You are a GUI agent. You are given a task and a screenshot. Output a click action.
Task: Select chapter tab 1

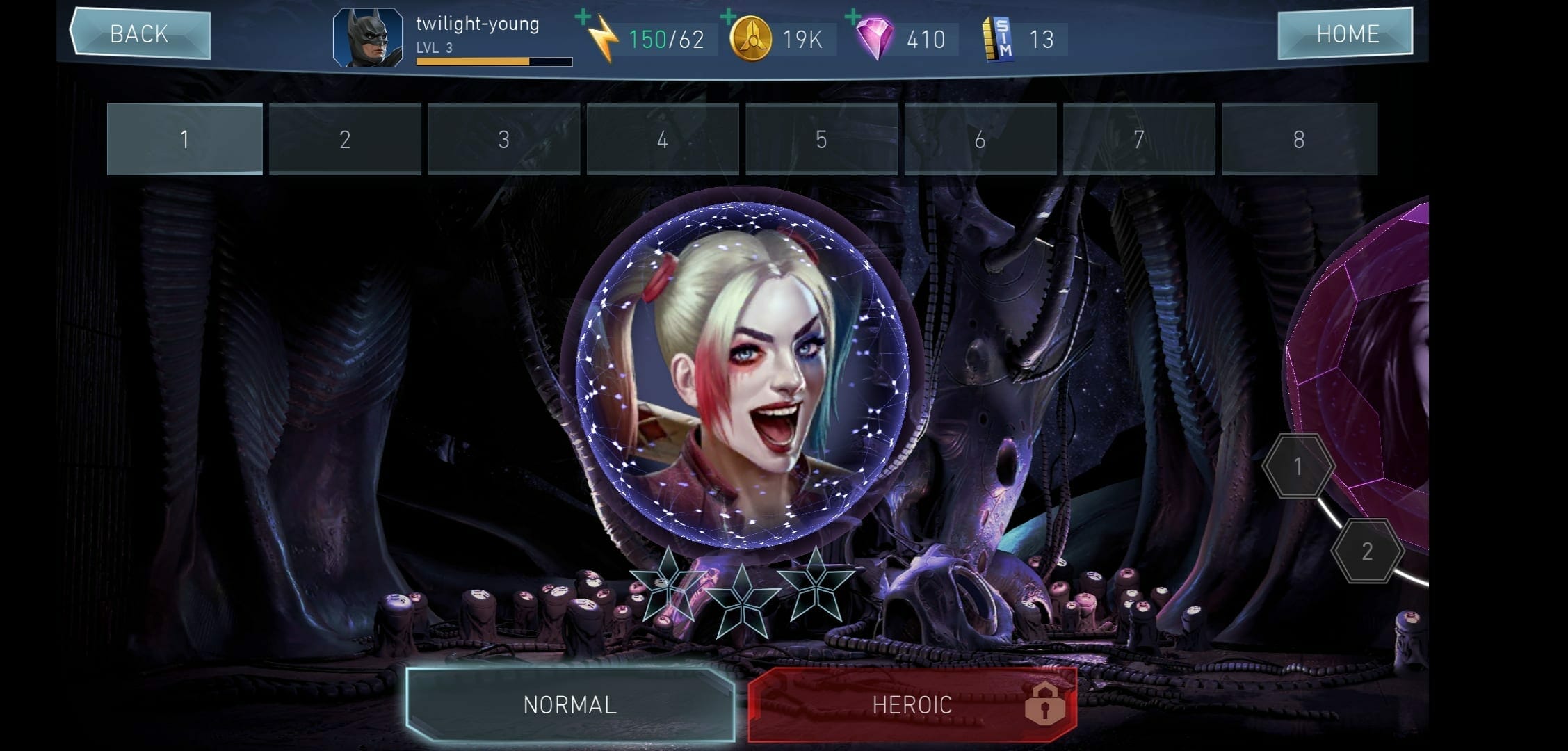pyautogui.click(x=185, y=139)
